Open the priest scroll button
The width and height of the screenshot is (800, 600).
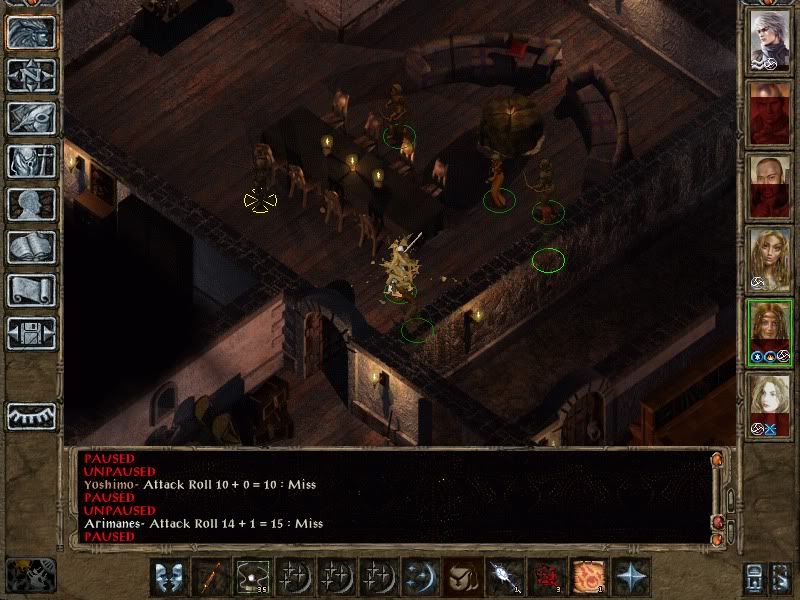coord(31,290)
